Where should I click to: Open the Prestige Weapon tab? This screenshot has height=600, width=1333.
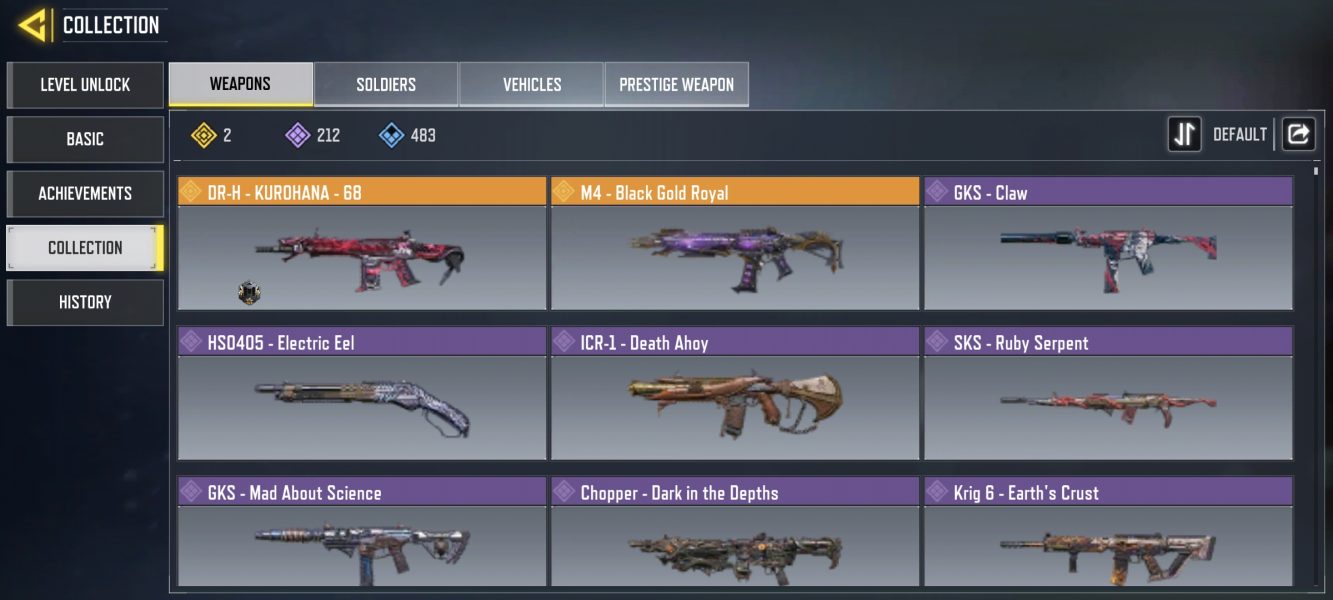676,85
